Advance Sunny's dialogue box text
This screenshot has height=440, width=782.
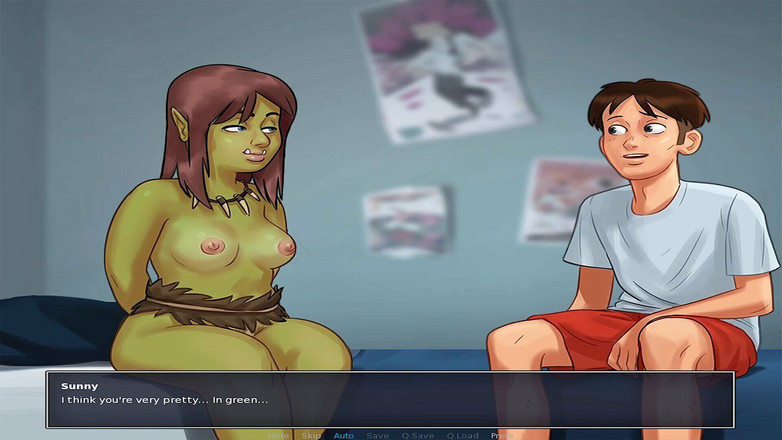click(x=390, y=399)
